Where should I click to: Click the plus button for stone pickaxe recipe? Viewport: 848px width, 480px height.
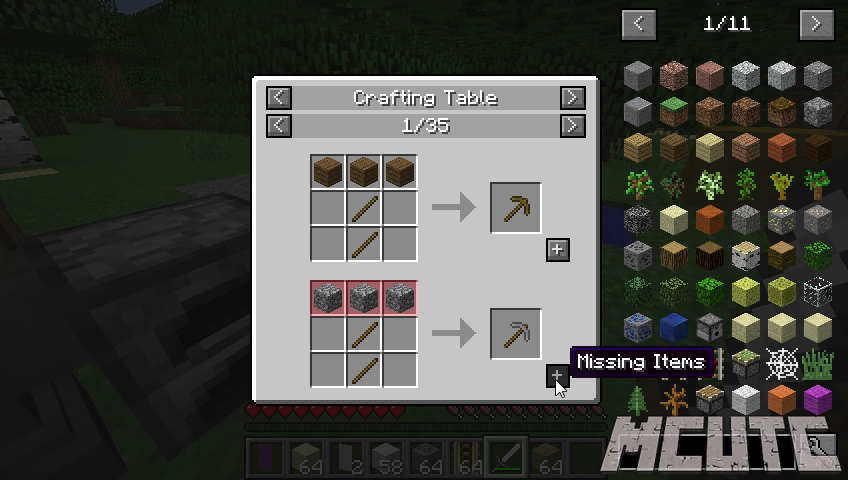tap(558, 376)
